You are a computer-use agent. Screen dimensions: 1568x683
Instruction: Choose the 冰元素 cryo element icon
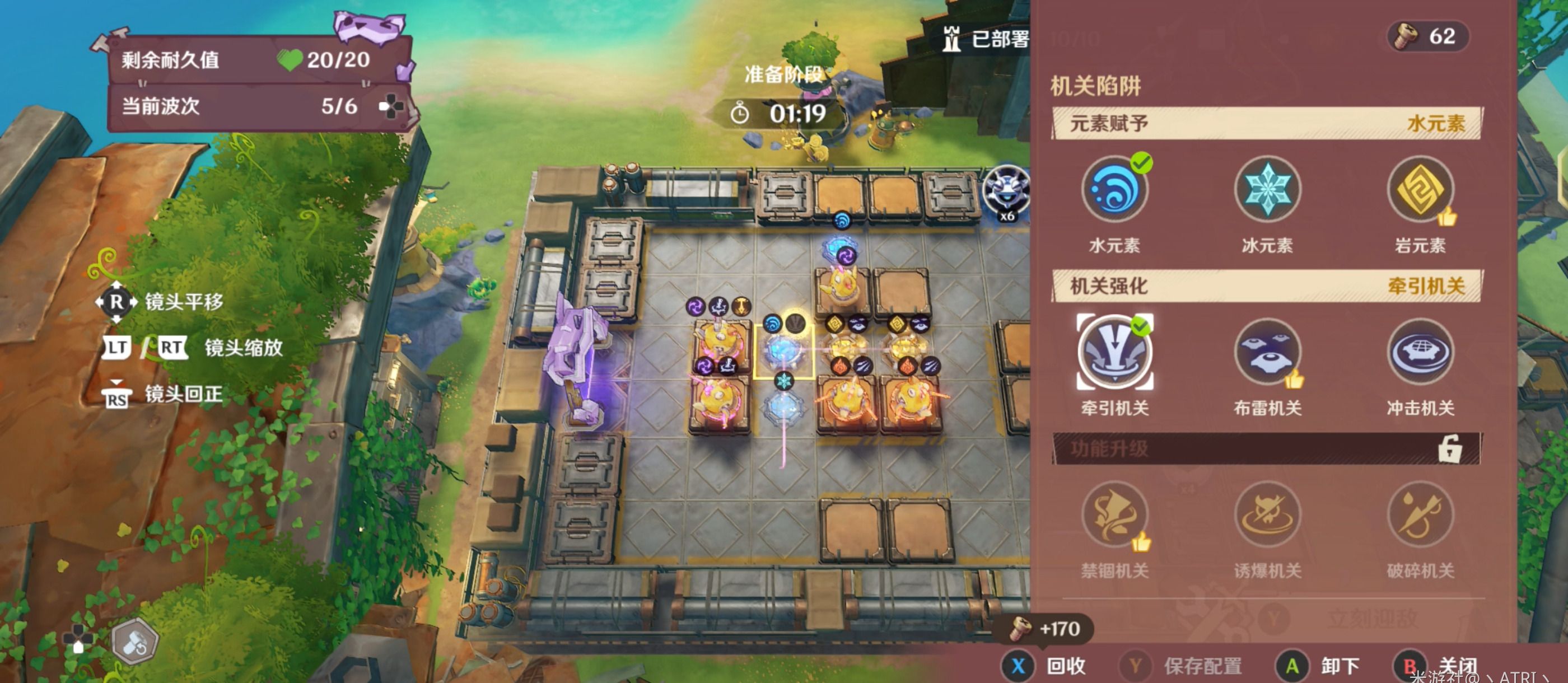click(1267, 189)
